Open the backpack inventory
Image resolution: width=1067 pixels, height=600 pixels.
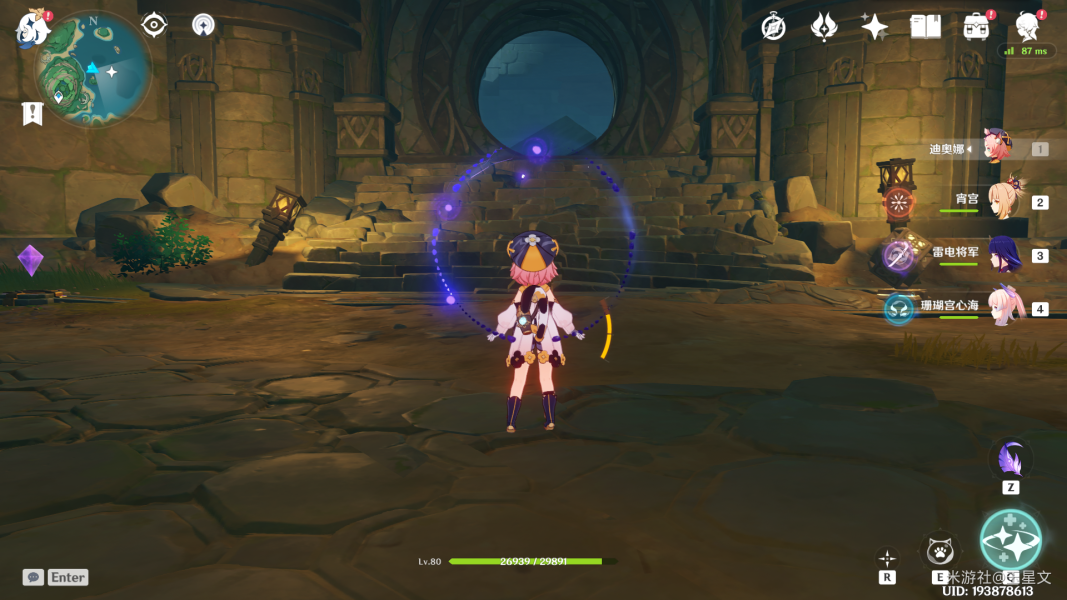(976, 27)
